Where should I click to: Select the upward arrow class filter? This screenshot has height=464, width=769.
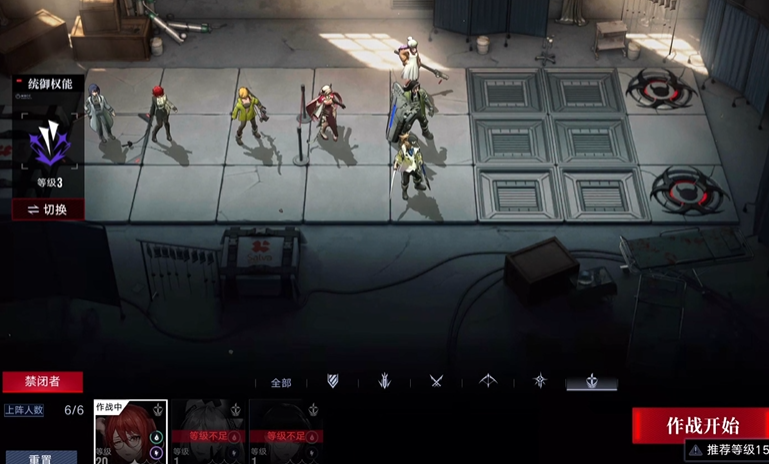(x=488, y=381)
